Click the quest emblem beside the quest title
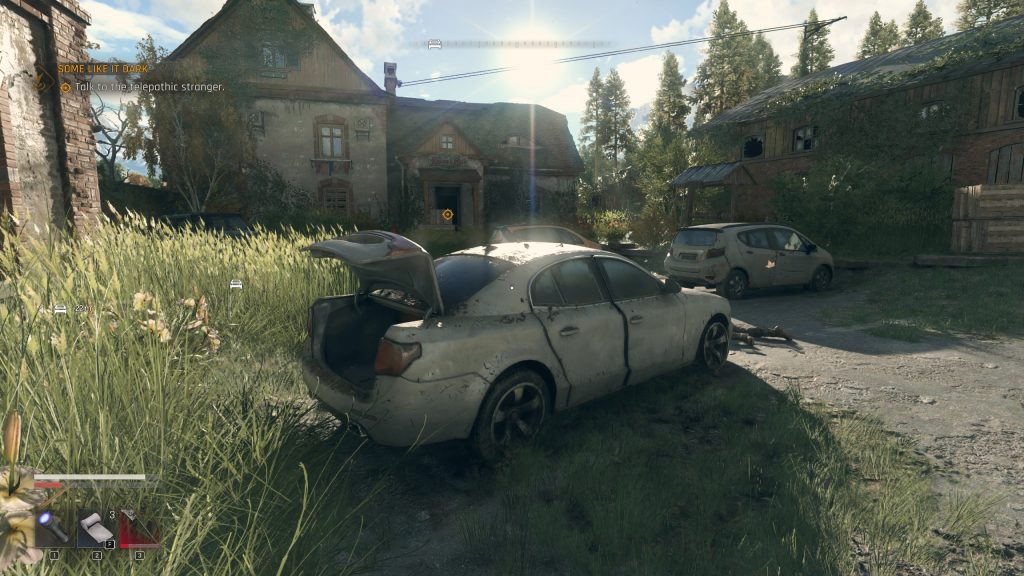This screenshot has width=1024, height=576. click(x=43, y=80)
